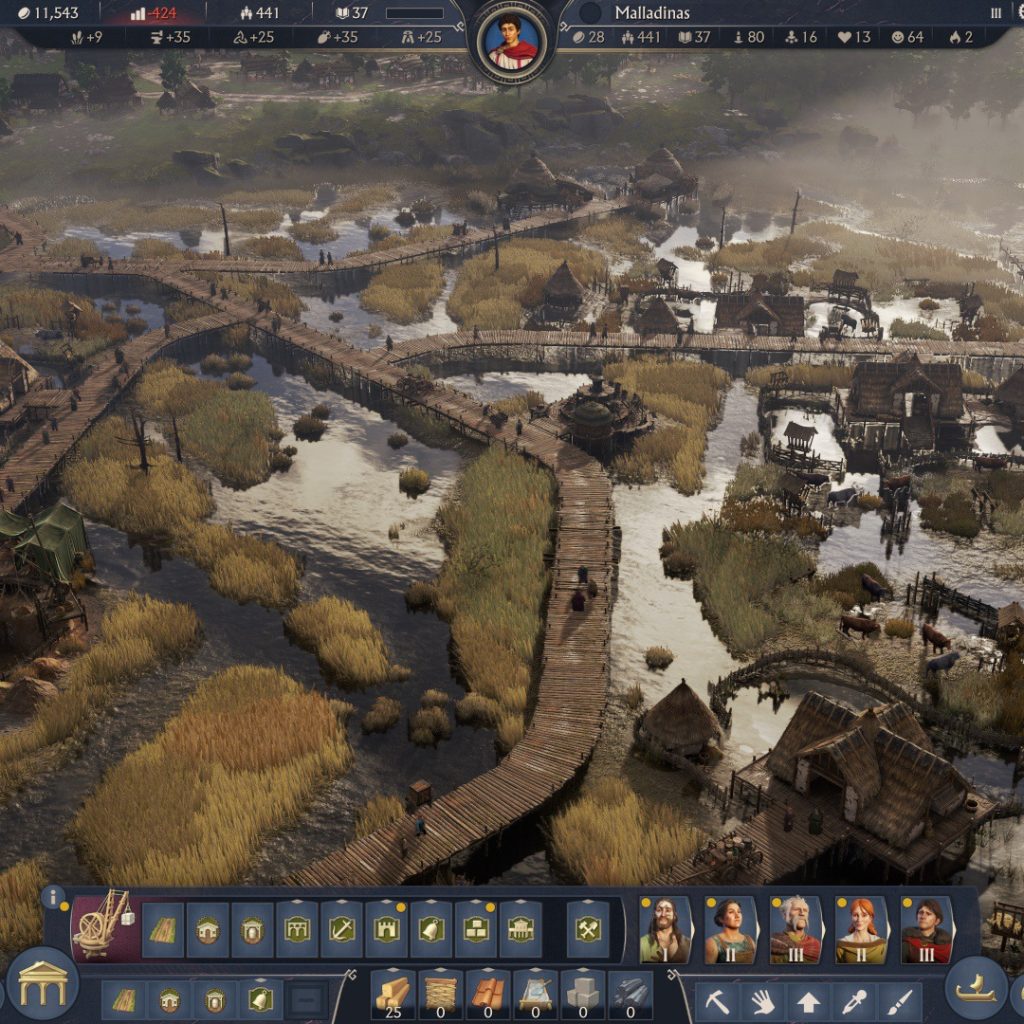1024x1024 pixels.
Task: Activate the hand move tool
Action: tap(763, 1001)
